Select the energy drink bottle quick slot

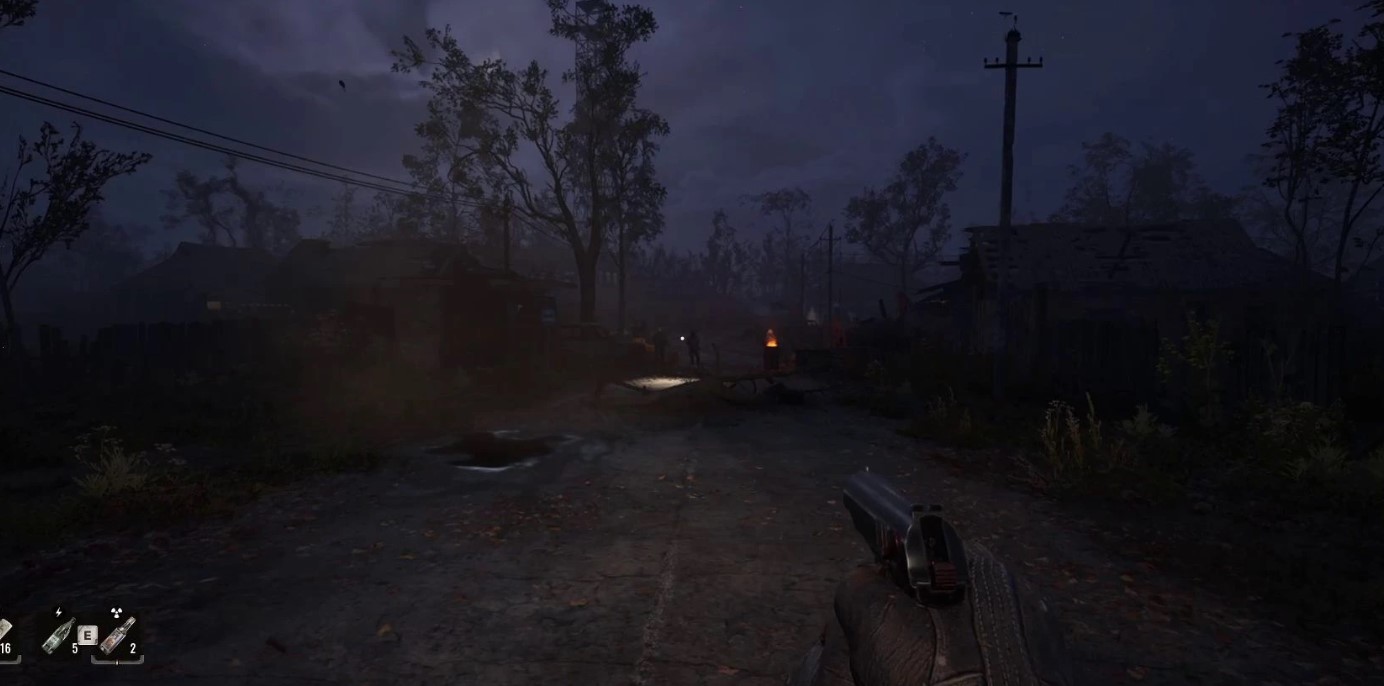point(59,635)
